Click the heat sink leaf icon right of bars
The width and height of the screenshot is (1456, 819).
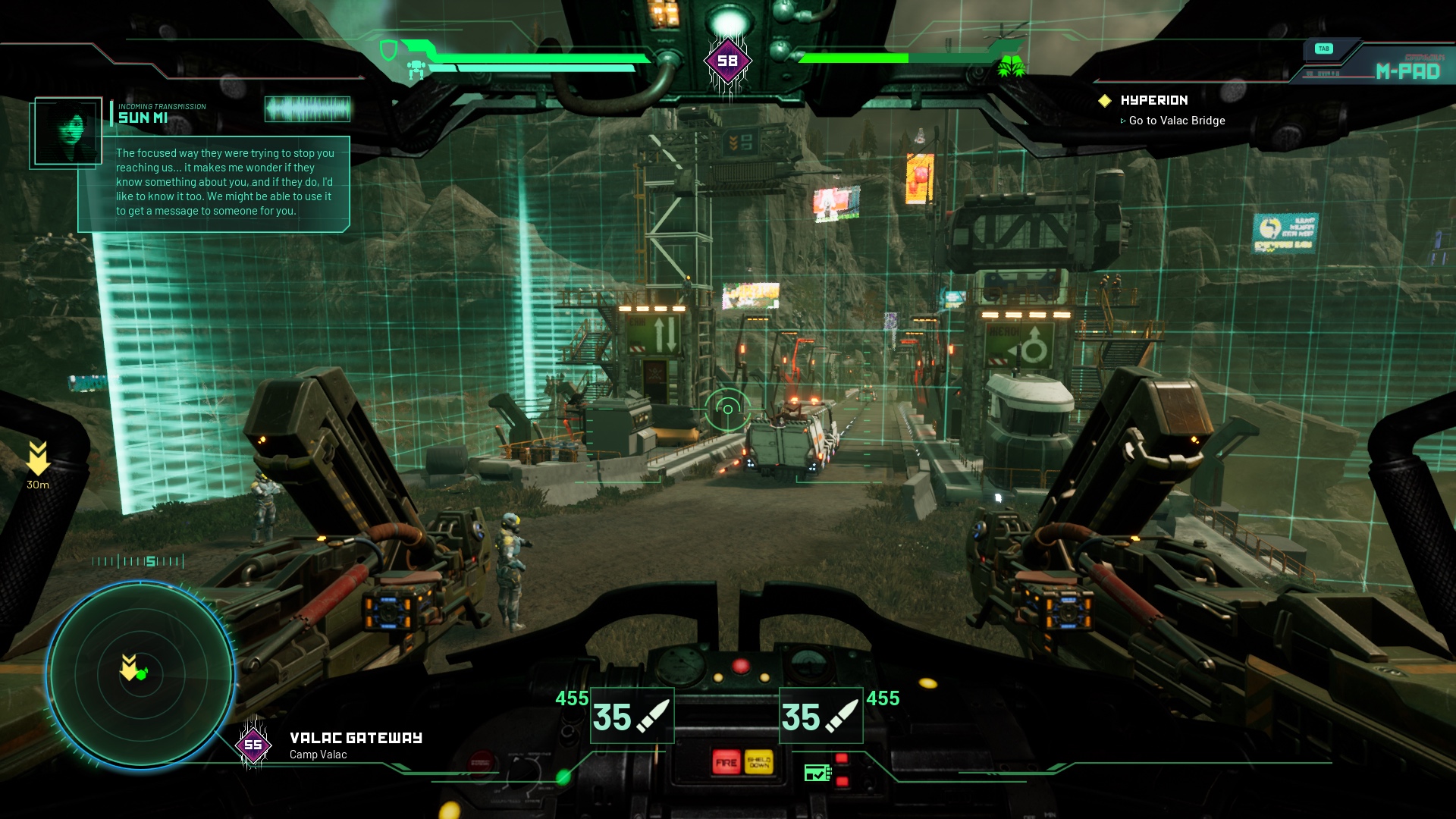coord(1011,67)
